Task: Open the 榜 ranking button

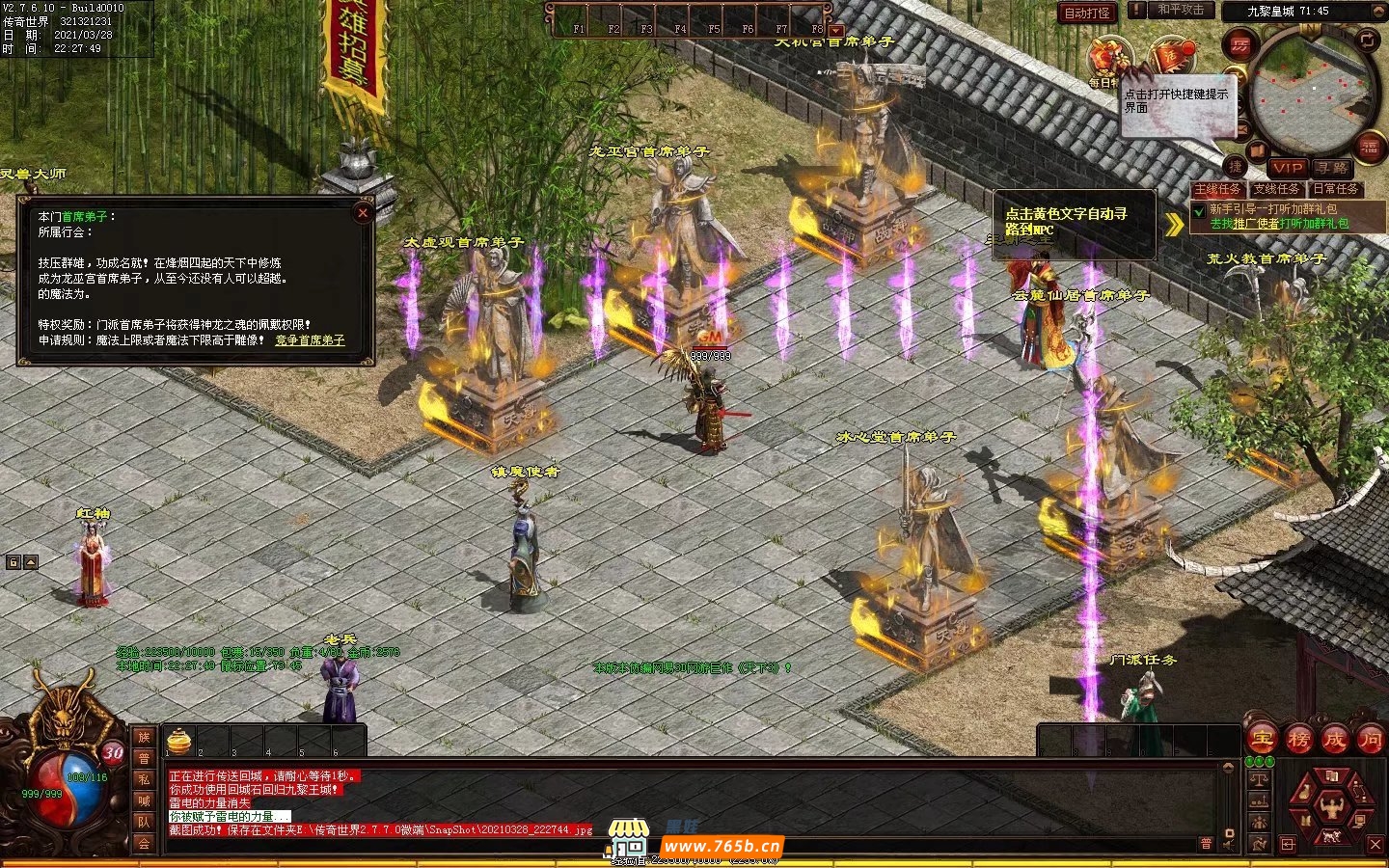Action: pos(1298,740)
